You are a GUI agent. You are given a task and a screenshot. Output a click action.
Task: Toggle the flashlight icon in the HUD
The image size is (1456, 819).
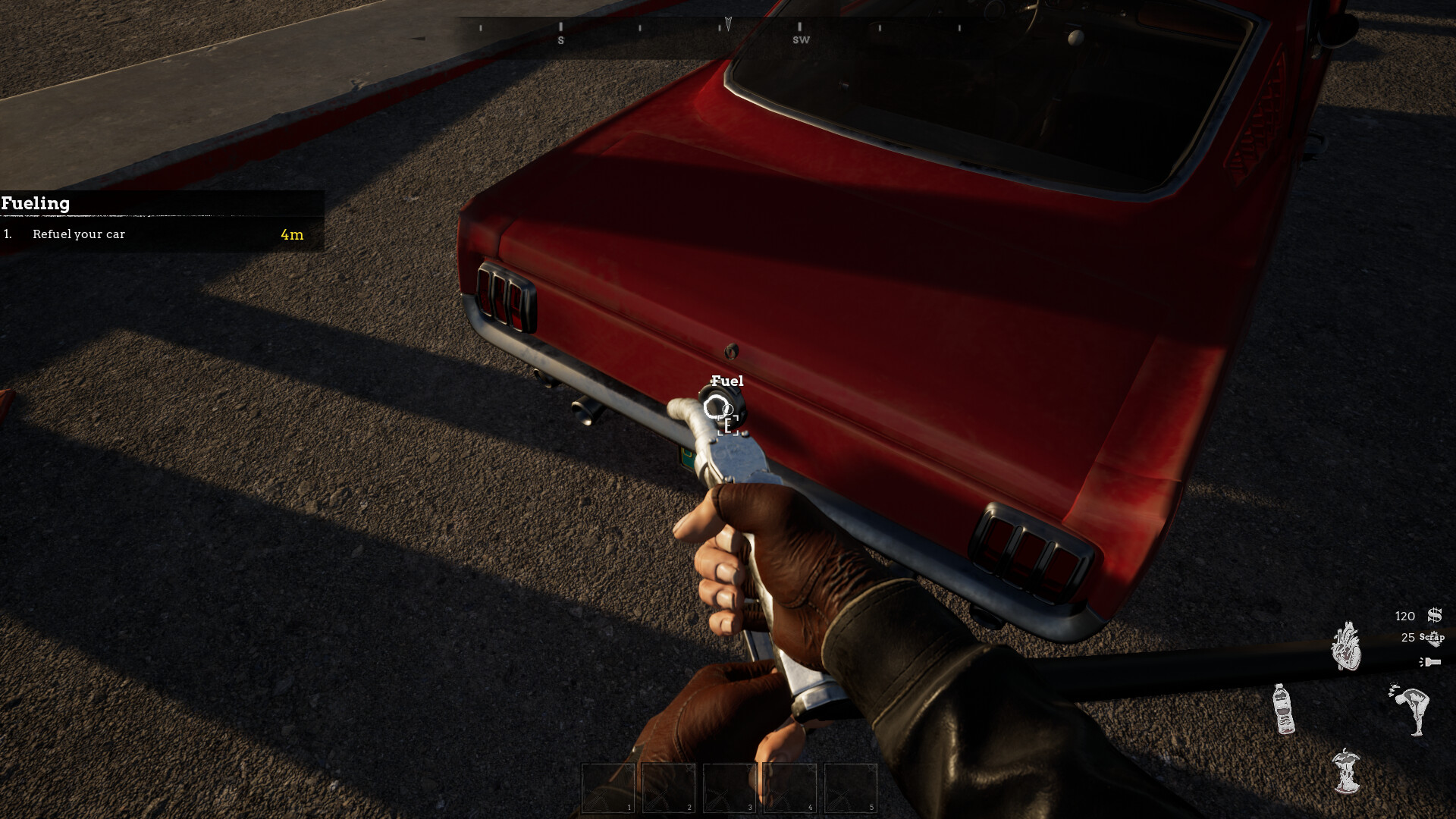(1432, 661)
